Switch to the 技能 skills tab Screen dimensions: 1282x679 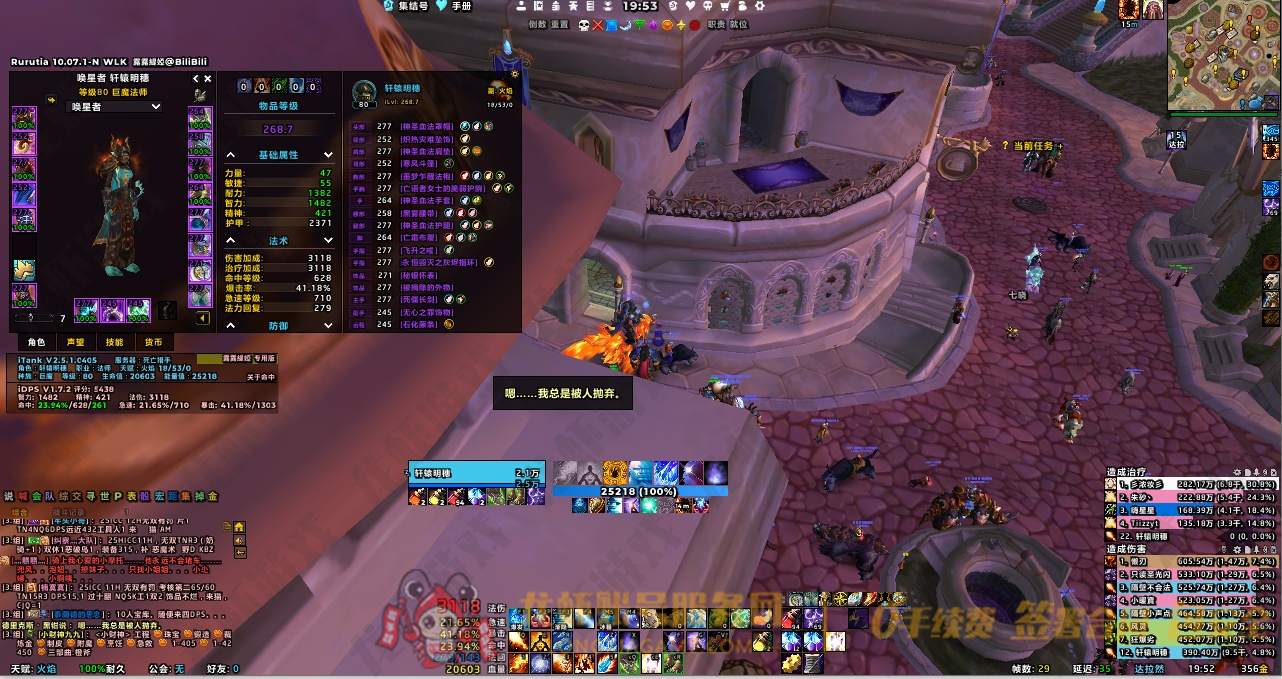[115, 342]
